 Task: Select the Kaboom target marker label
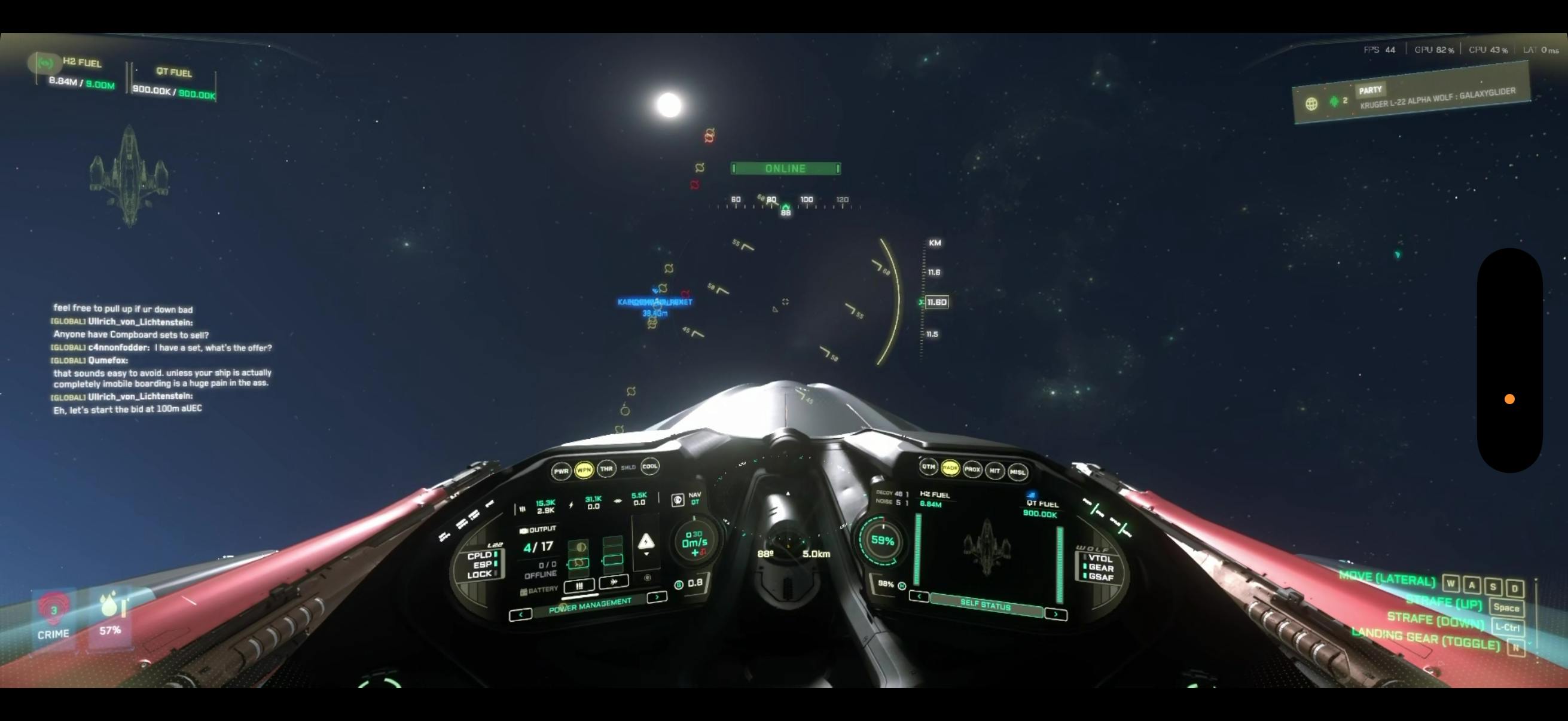point(654,302)
